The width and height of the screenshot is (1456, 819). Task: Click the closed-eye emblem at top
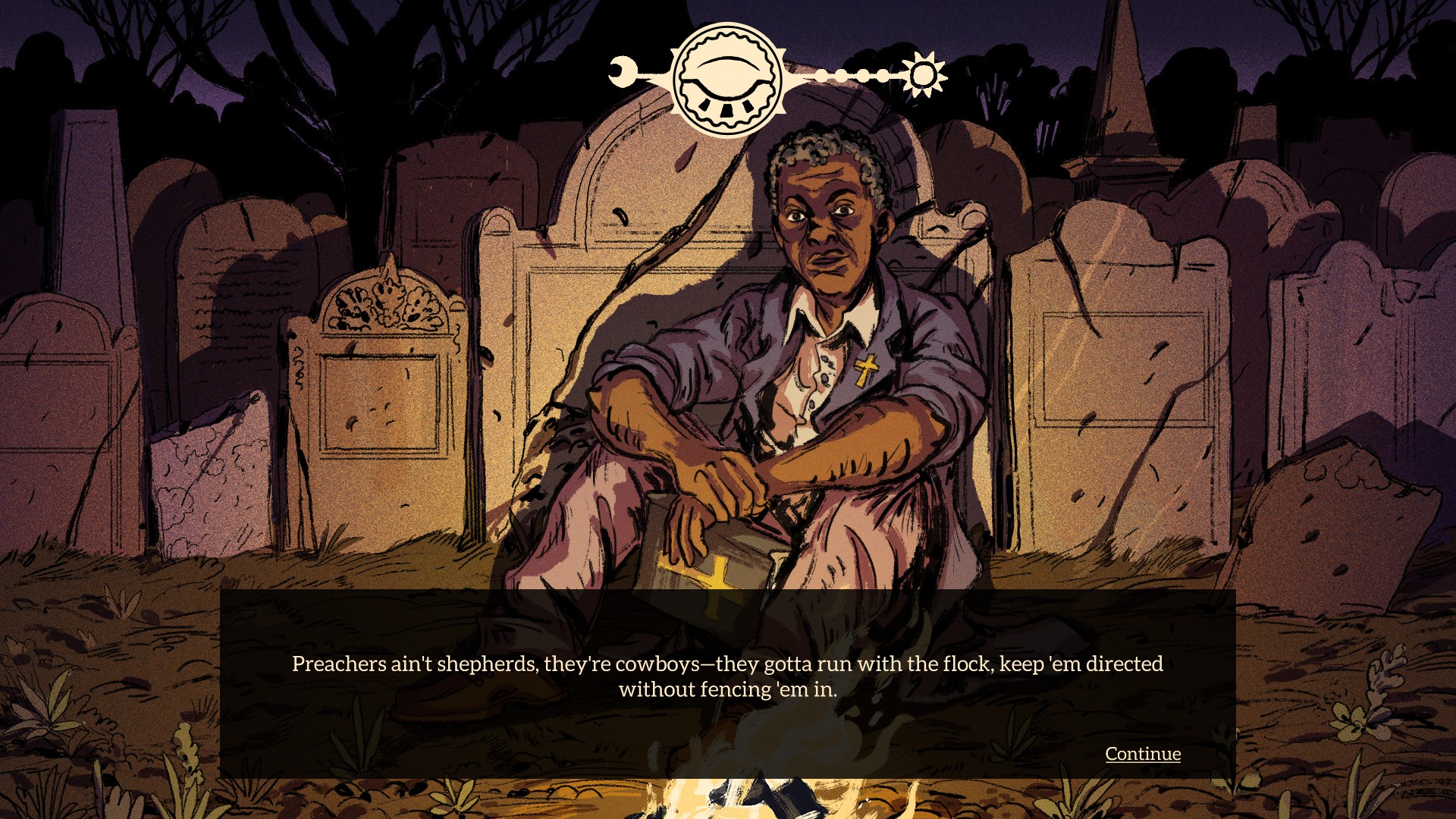pyautogui.click(x=727, y=80)
